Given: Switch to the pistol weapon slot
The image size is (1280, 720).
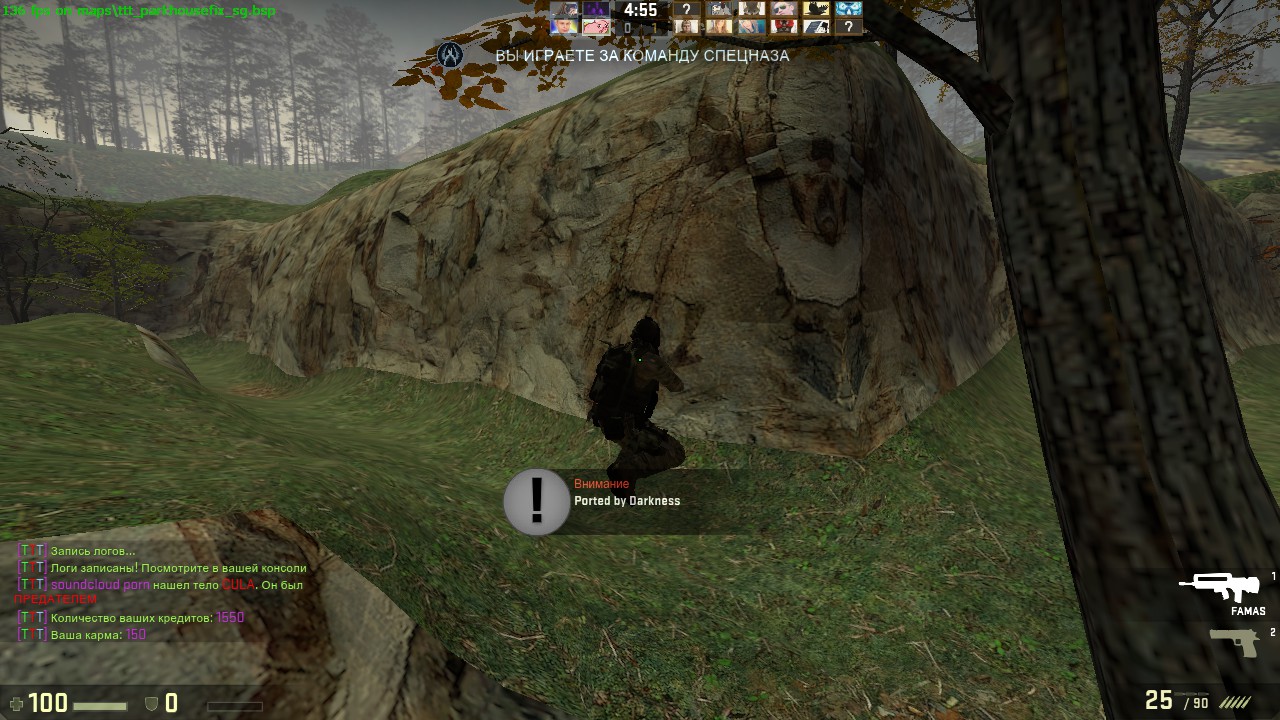Looking at the screenshot, I should (x=1234, y=642).
